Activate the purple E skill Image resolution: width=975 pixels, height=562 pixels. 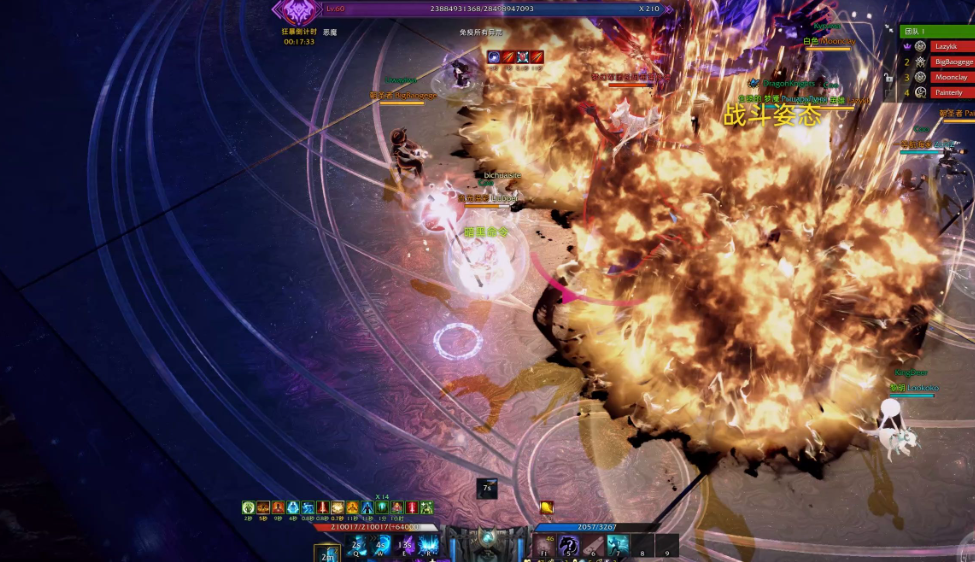[x=405, y=545]
